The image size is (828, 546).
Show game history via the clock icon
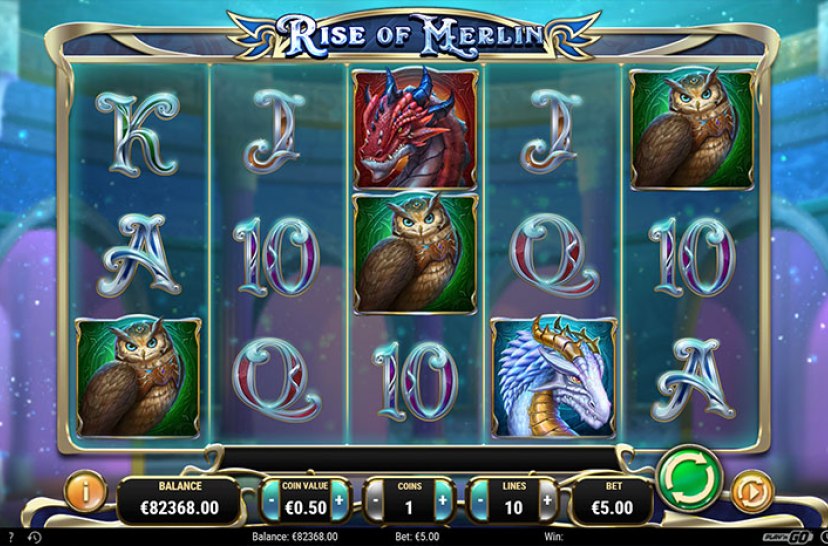click(34, 538)
